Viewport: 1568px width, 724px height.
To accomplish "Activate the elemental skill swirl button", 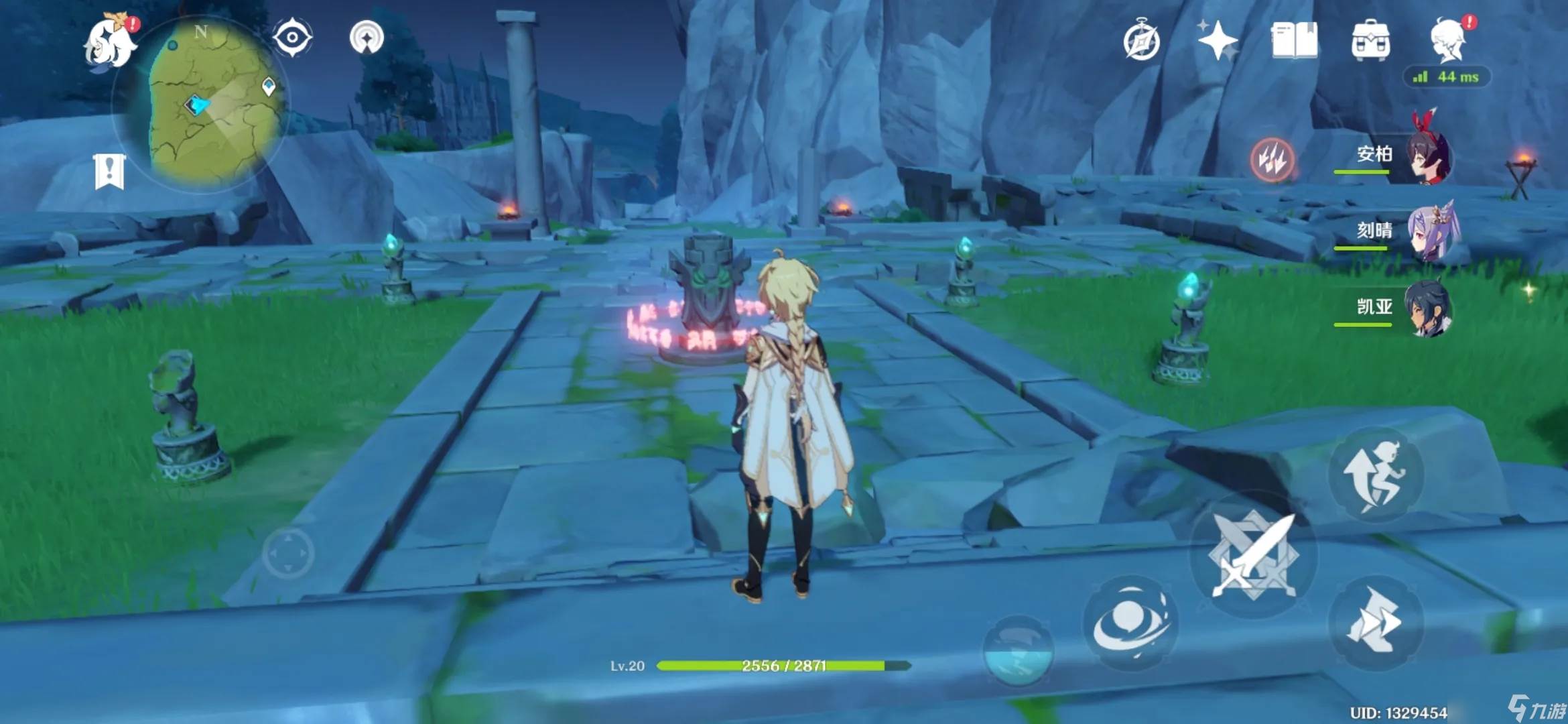I will (1130, 621).
